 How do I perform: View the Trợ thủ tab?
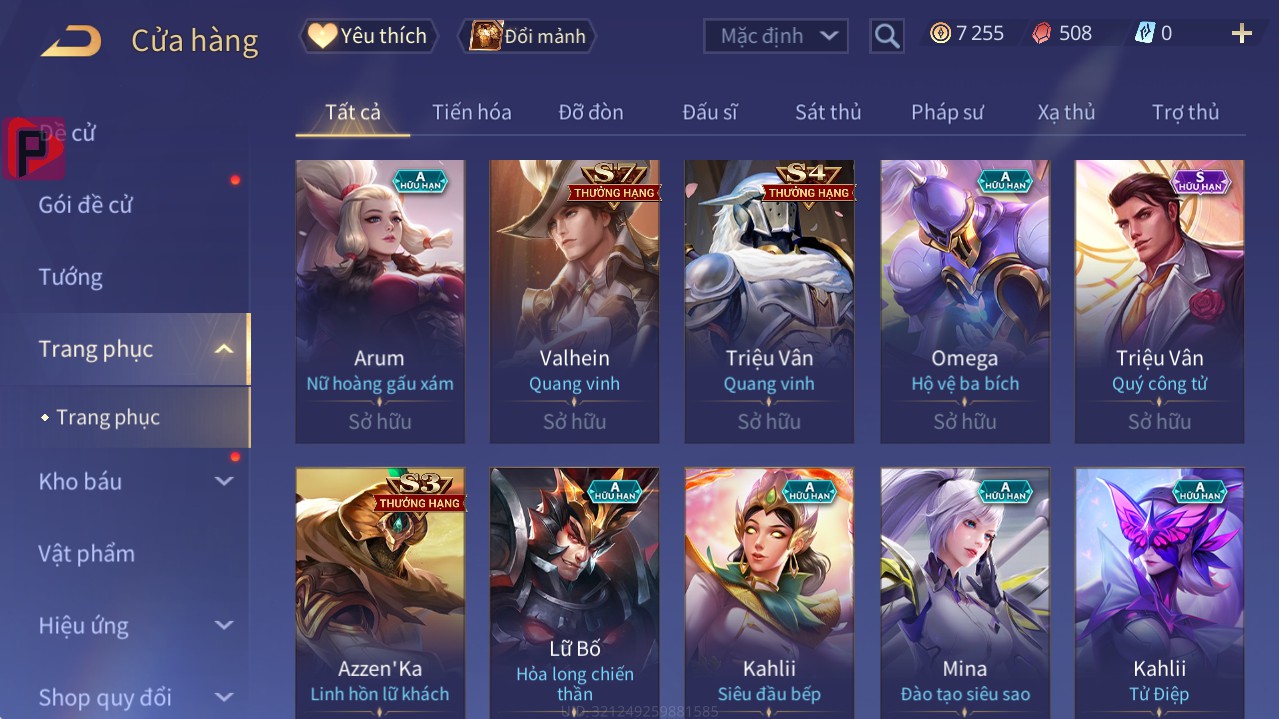click(x=1185, y=112)
